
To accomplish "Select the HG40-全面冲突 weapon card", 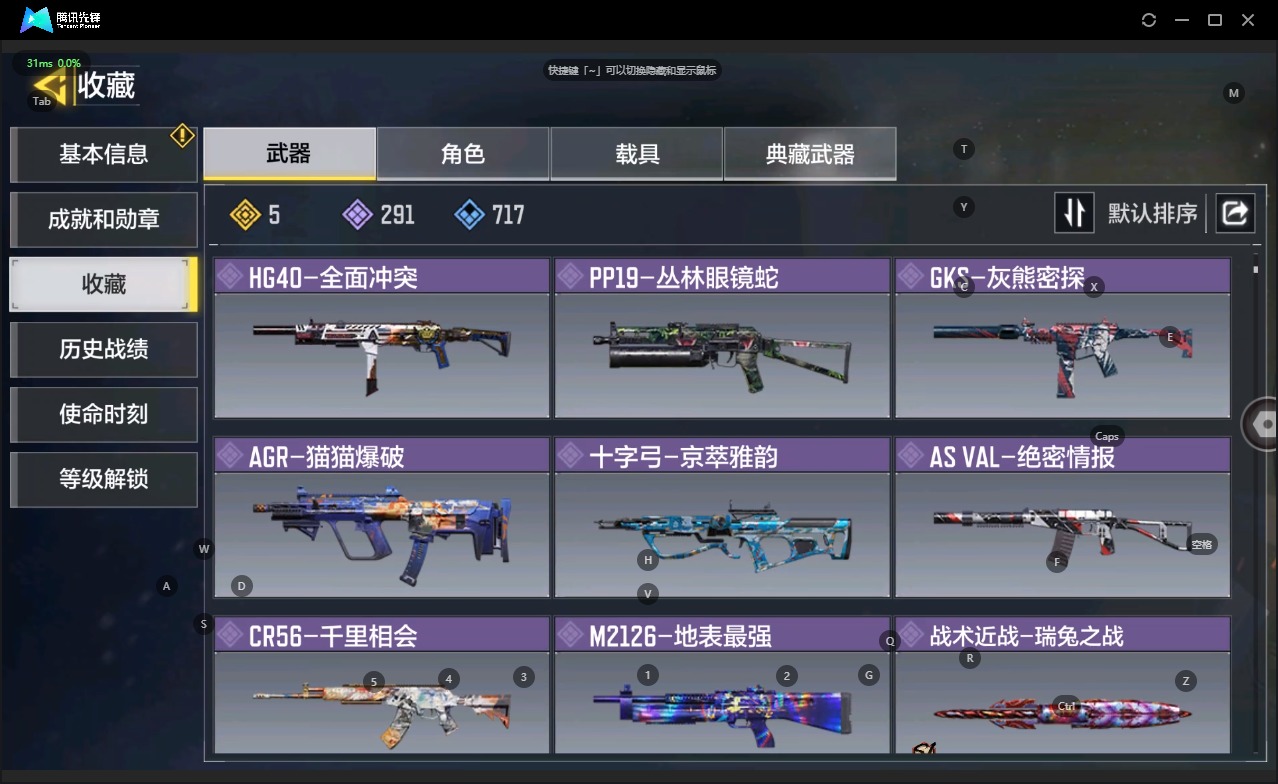I will point(381,340).
